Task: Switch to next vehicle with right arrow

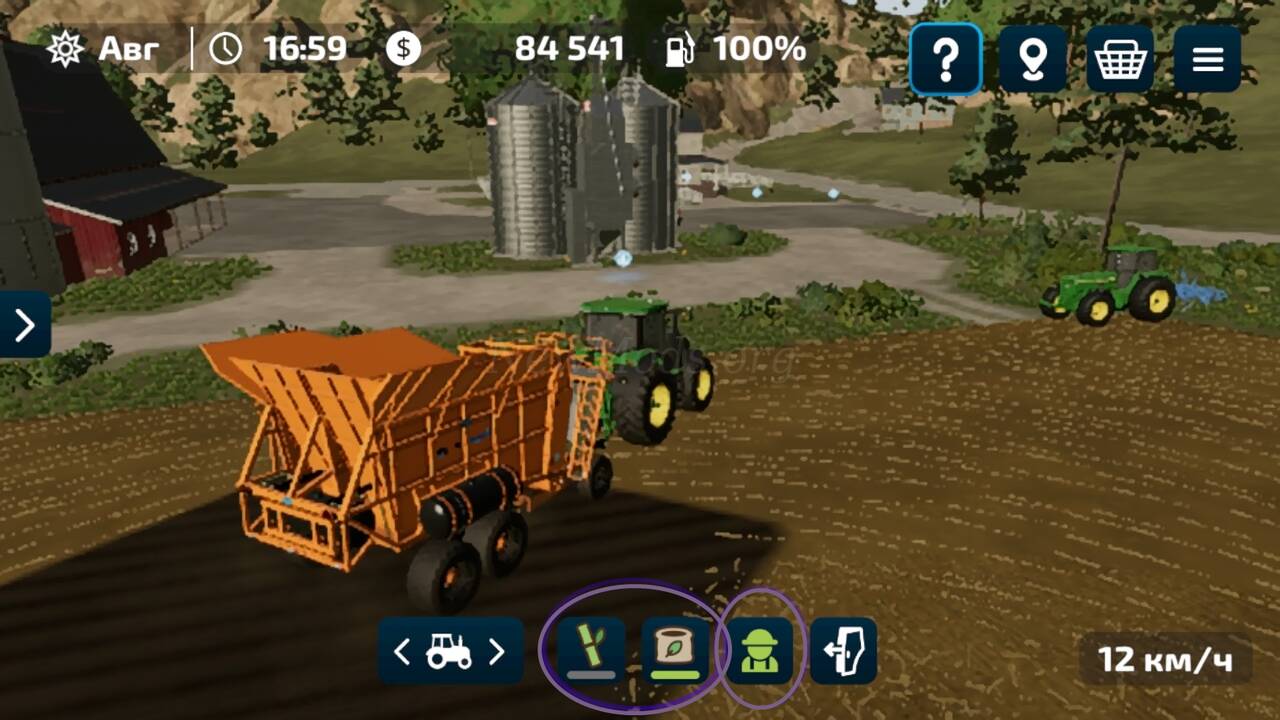Action: point(497,652)
